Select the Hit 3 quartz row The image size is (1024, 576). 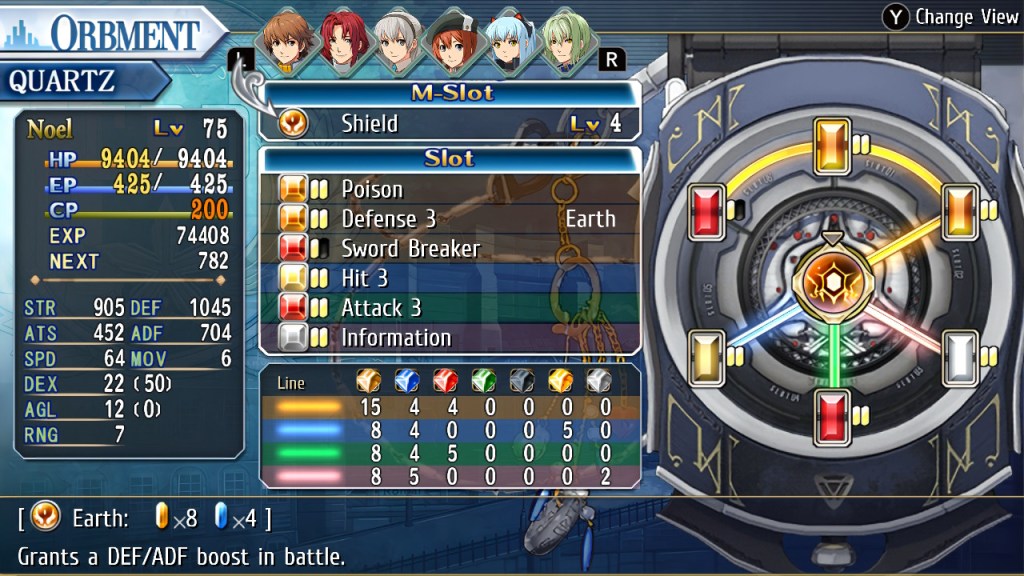(450, 278)
